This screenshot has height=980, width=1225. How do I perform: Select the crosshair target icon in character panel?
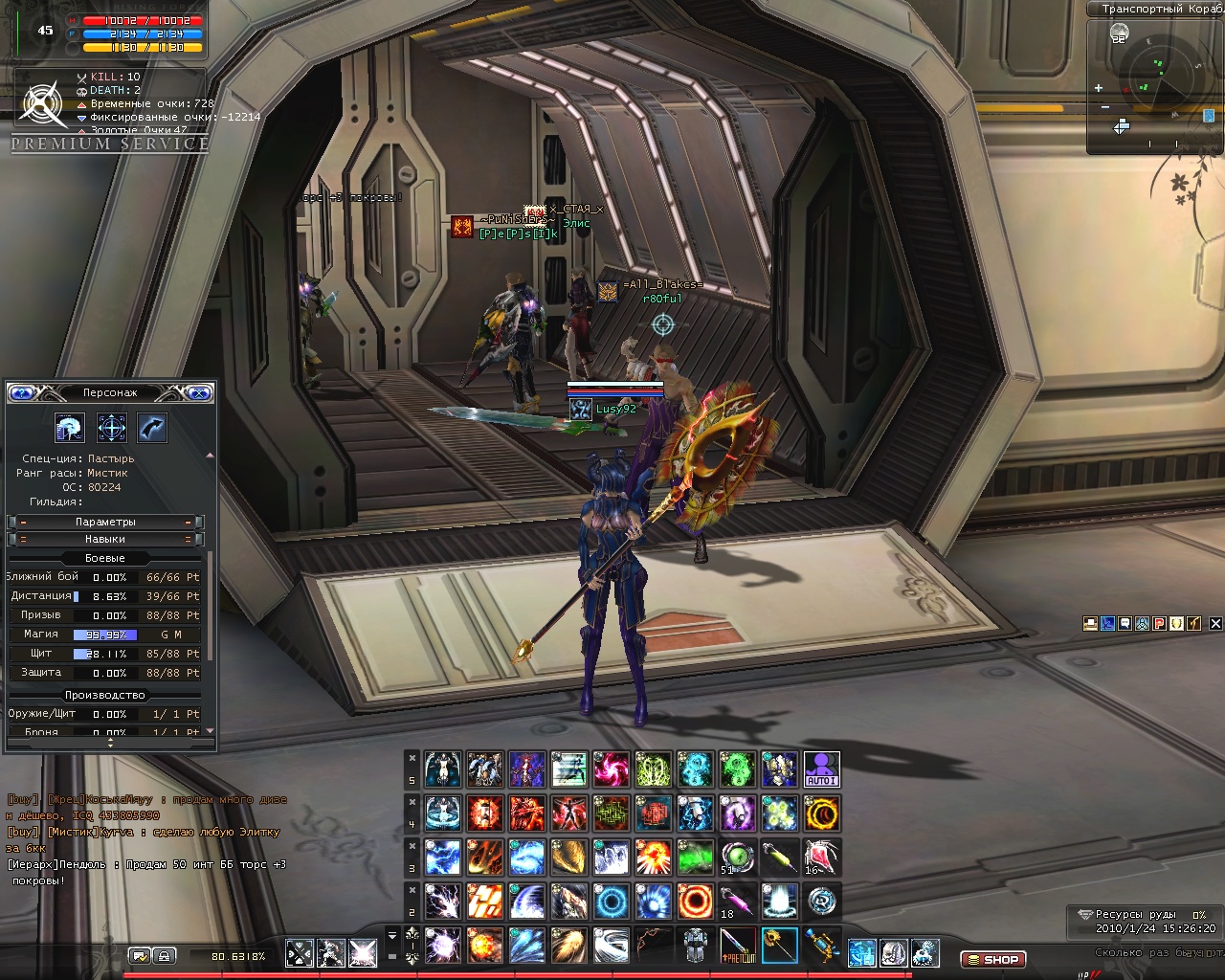point(112,428)
